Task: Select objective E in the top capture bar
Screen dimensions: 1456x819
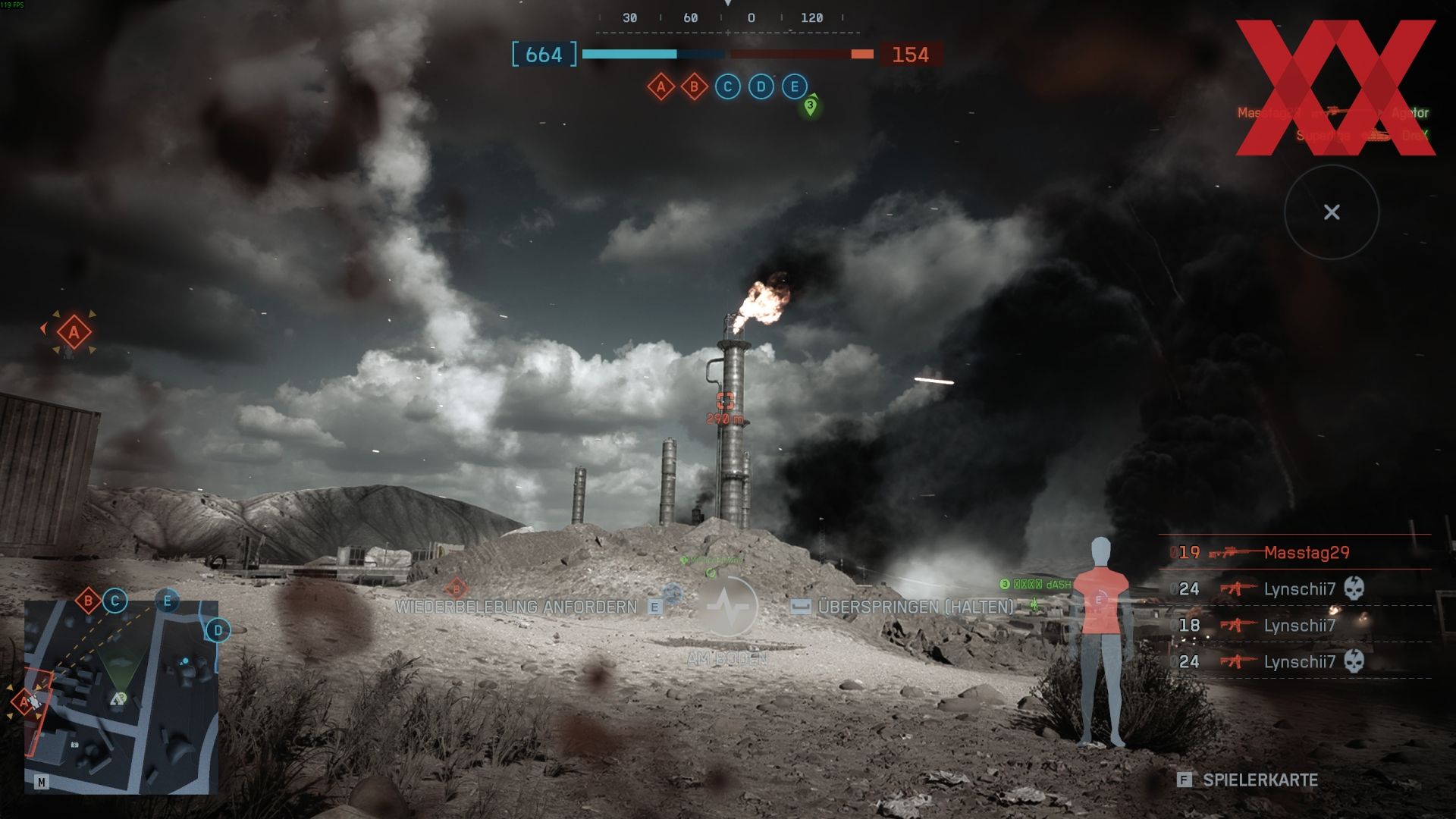Action: coord(794,87)
